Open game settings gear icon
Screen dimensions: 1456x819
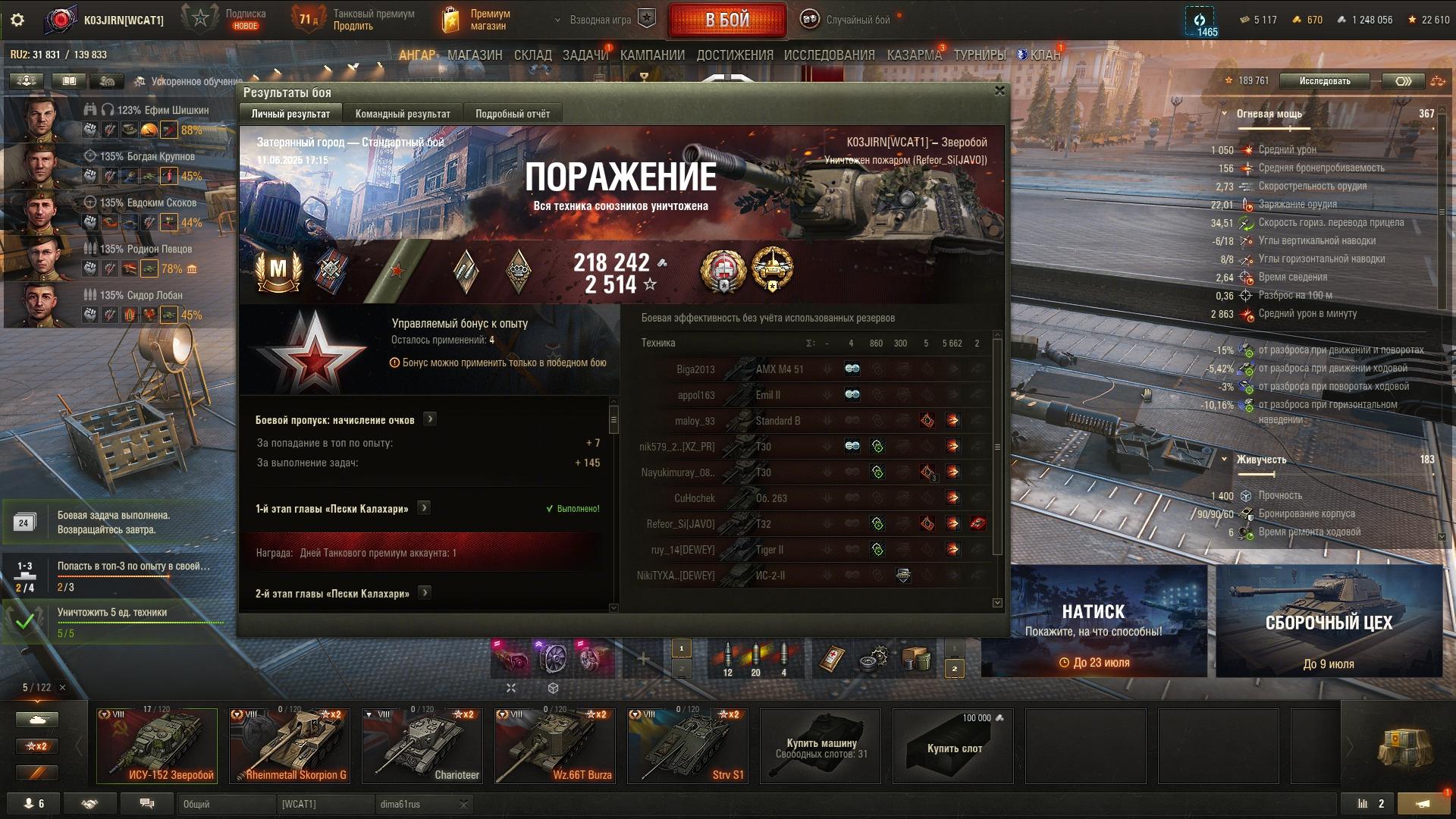point(17,20)
